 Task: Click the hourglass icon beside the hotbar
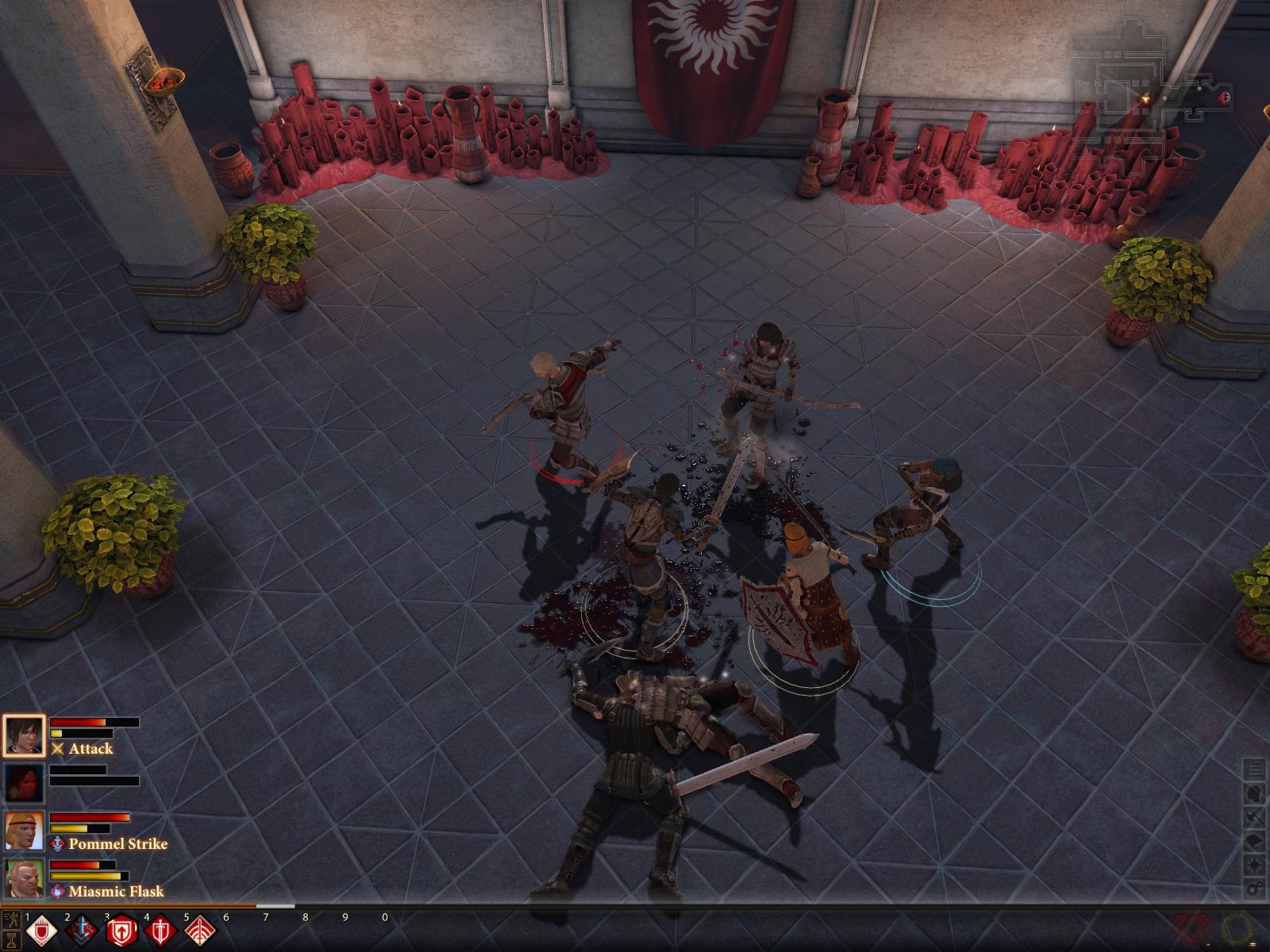(11, 940)
